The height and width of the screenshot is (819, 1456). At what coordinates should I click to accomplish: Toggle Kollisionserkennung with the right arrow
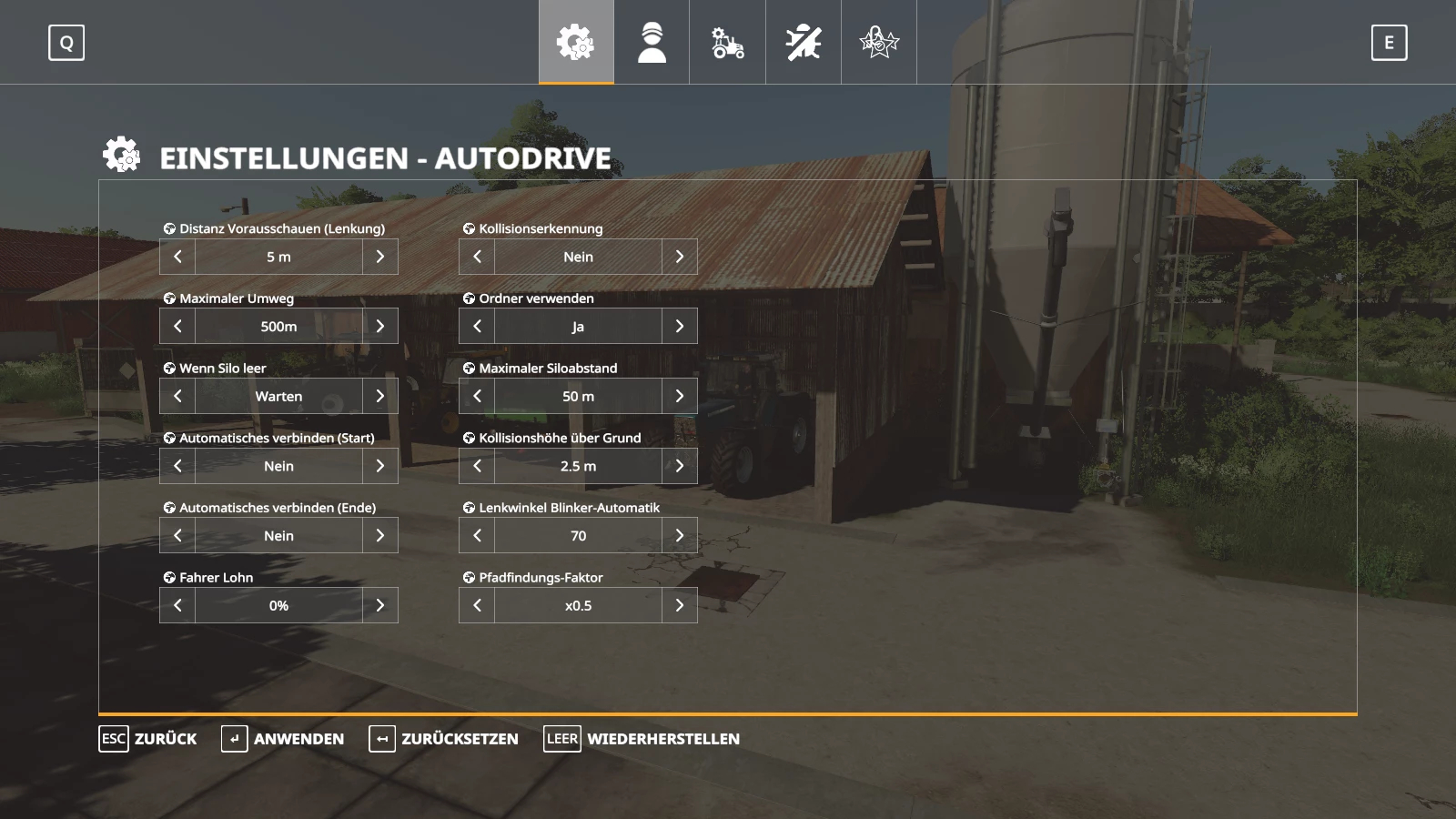680,257
